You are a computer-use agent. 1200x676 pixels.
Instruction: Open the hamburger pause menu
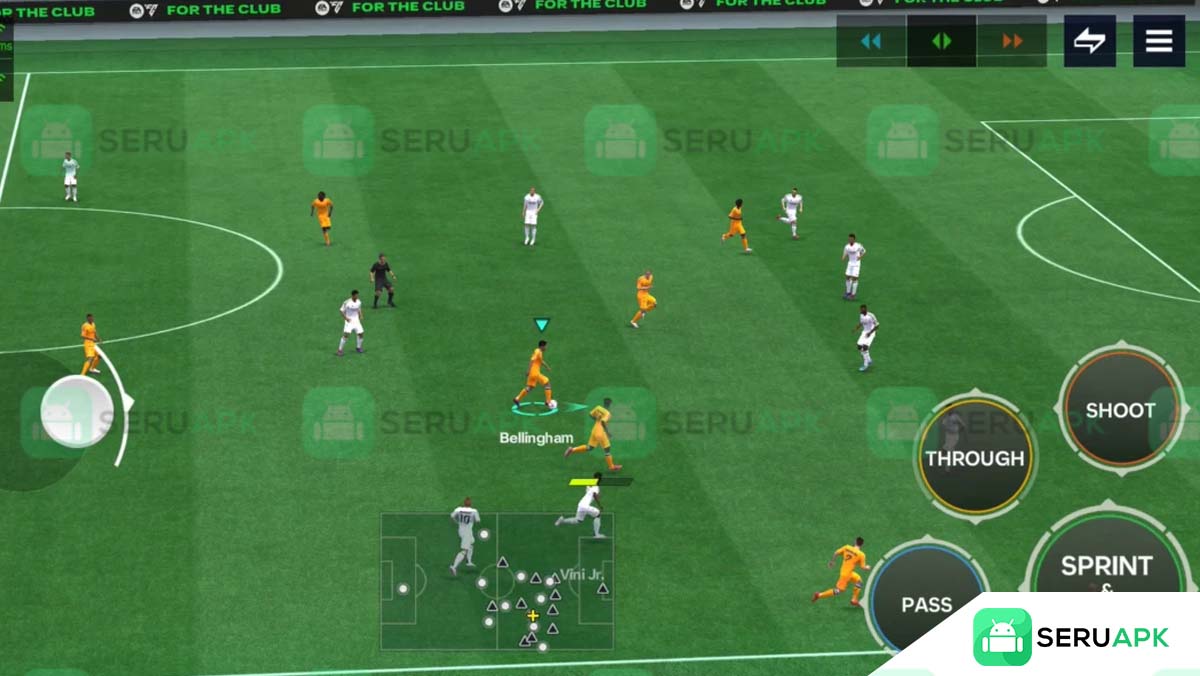1159,41
